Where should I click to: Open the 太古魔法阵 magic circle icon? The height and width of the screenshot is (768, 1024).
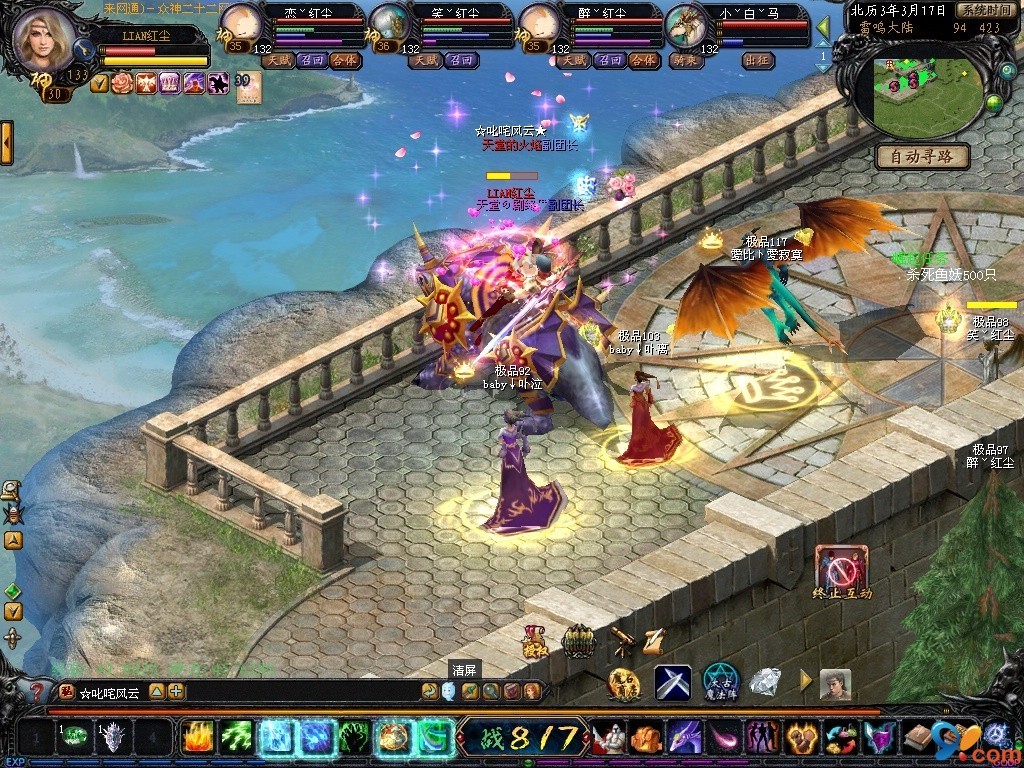tap(720, 683)
